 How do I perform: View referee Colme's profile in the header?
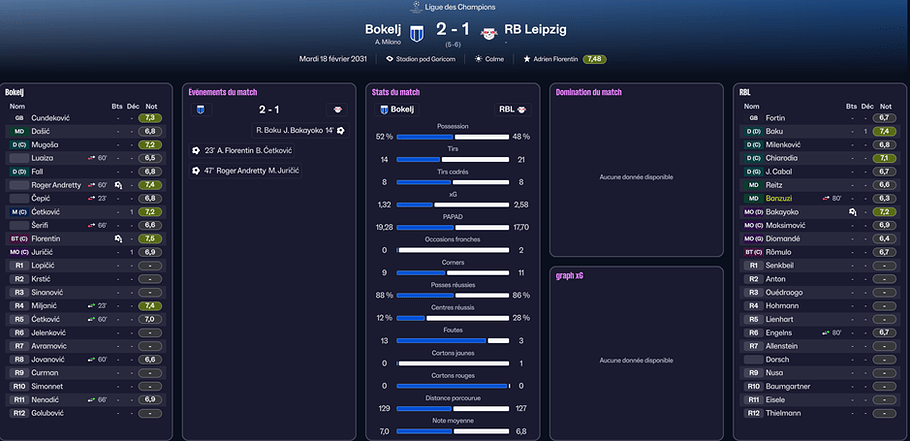491,59
